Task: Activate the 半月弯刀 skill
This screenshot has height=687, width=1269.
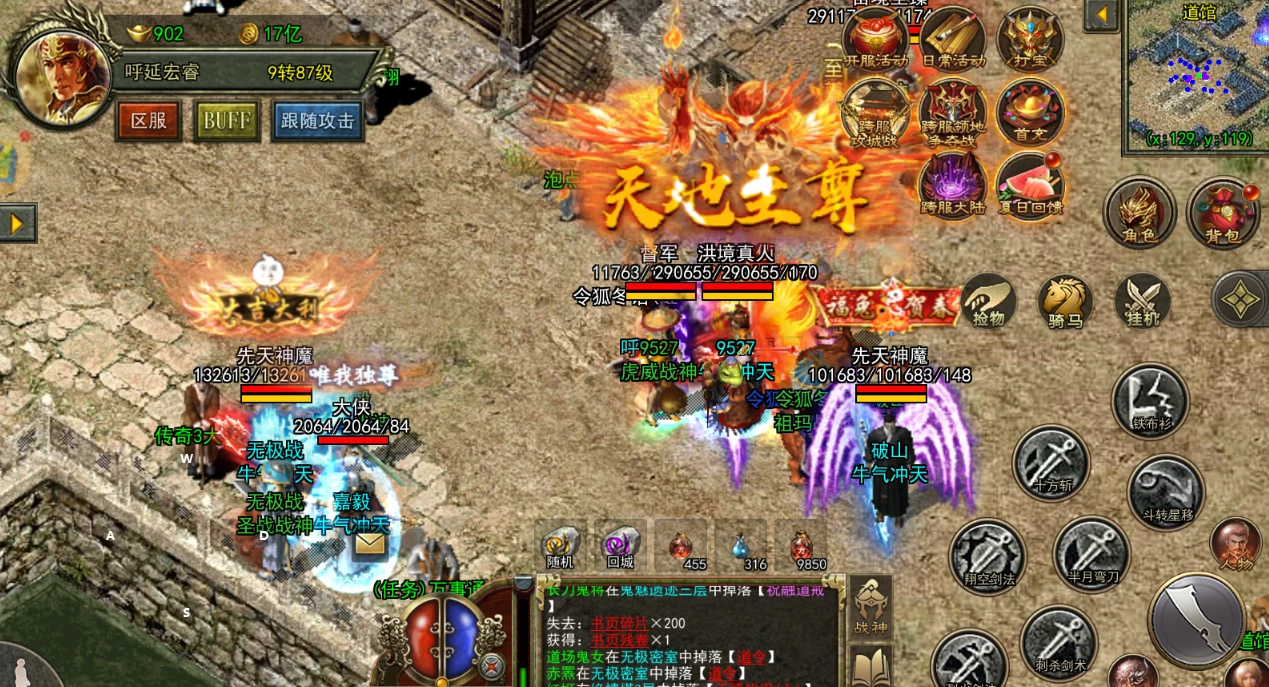Action: (1090, 553)
